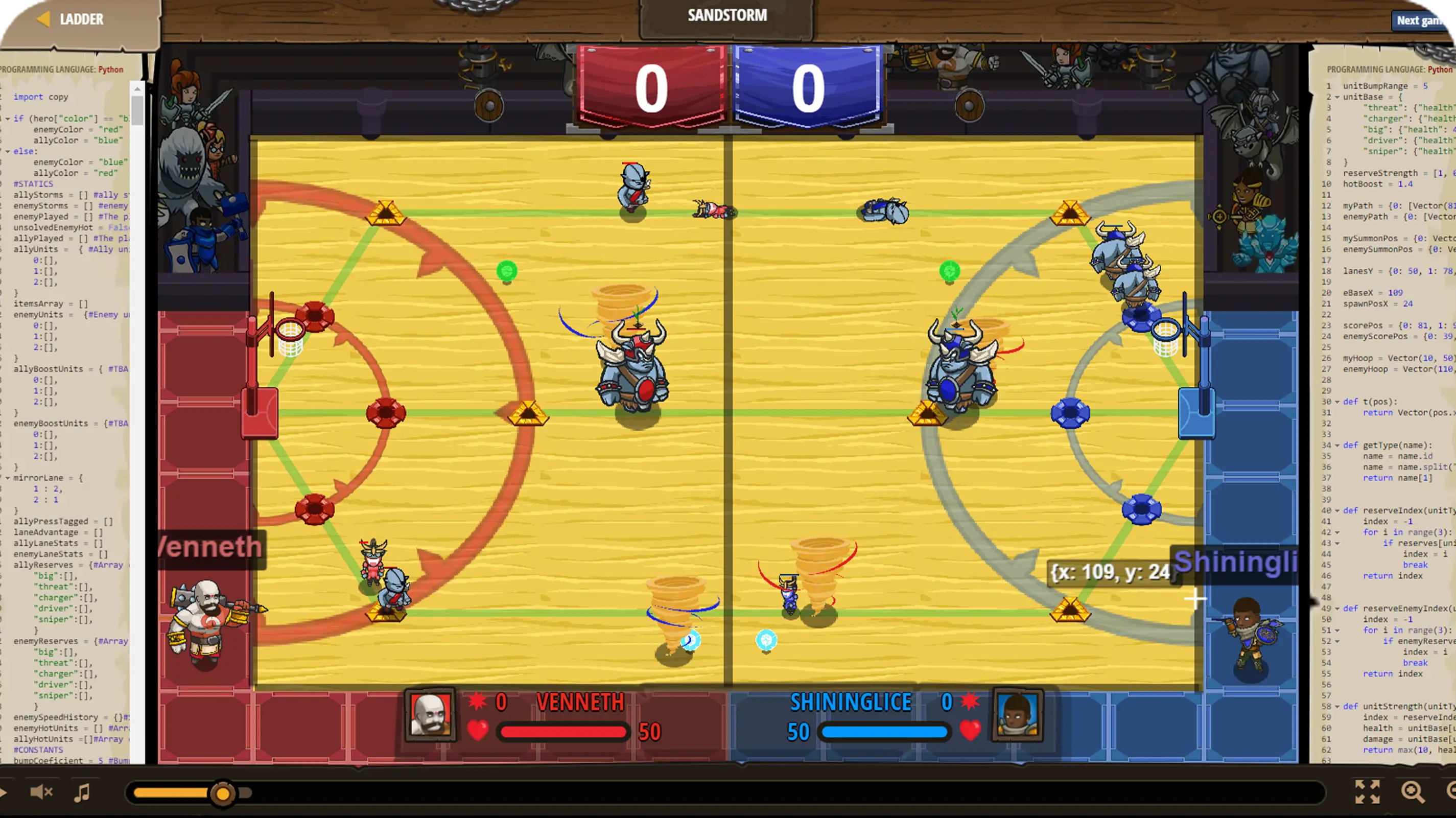Collapse the 'def t(pos)' fold arrow in right panel
Screen dimensions: 1456x818
1337,403
